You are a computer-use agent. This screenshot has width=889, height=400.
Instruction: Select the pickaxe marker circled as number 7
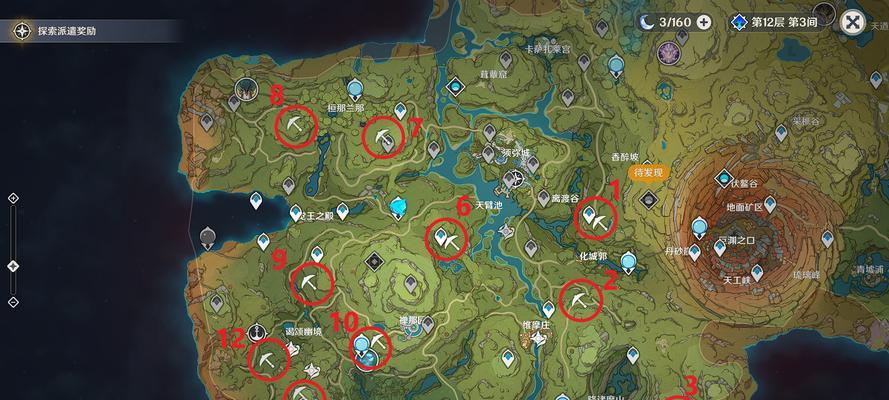coord(383,138)
